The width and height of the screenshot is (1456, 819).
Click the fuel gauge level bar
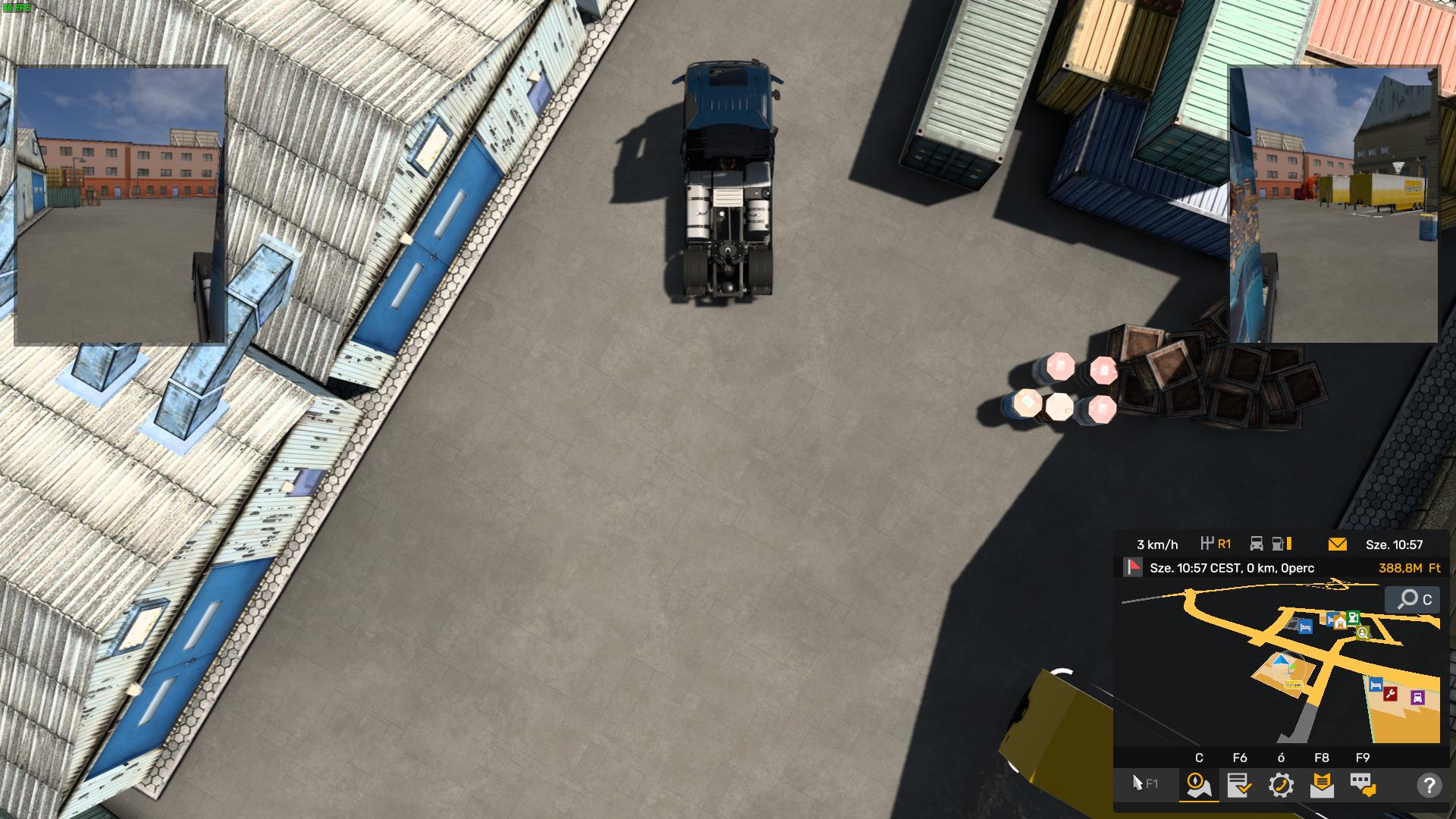pos(1289,543)
